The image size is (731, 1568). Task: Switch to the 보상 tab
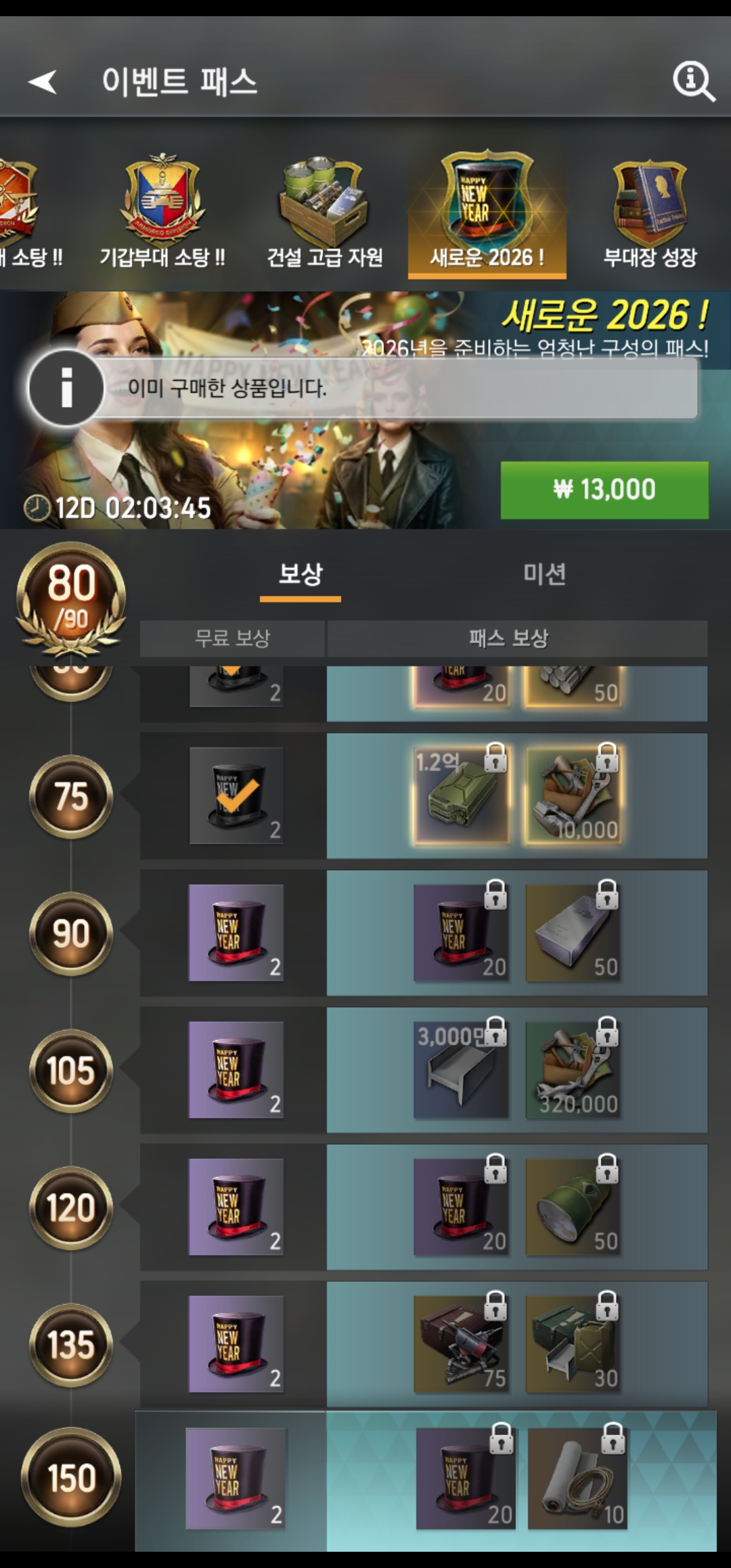coord(301,575)
